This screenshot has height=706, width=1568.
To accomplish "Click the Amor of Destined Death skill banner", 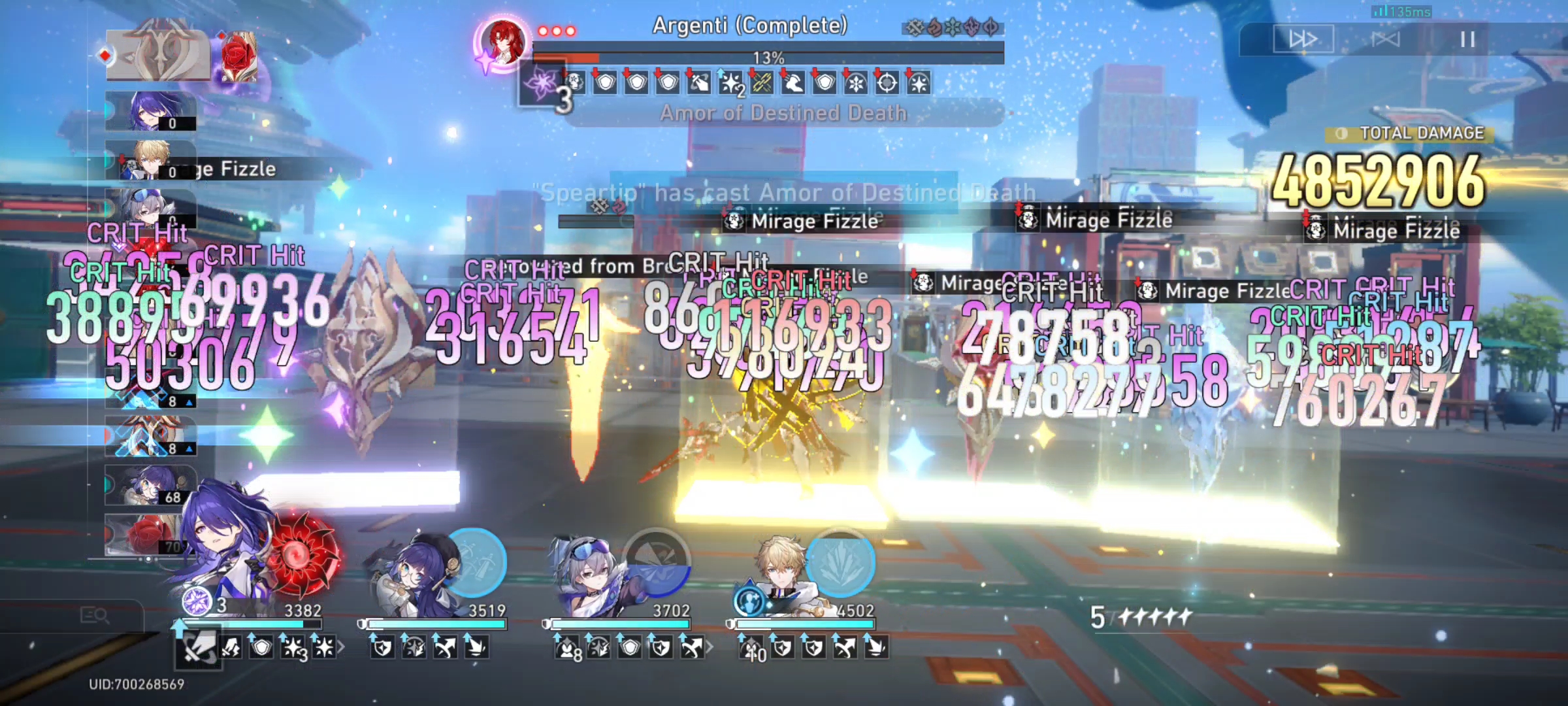I will [x=784, y=112].
